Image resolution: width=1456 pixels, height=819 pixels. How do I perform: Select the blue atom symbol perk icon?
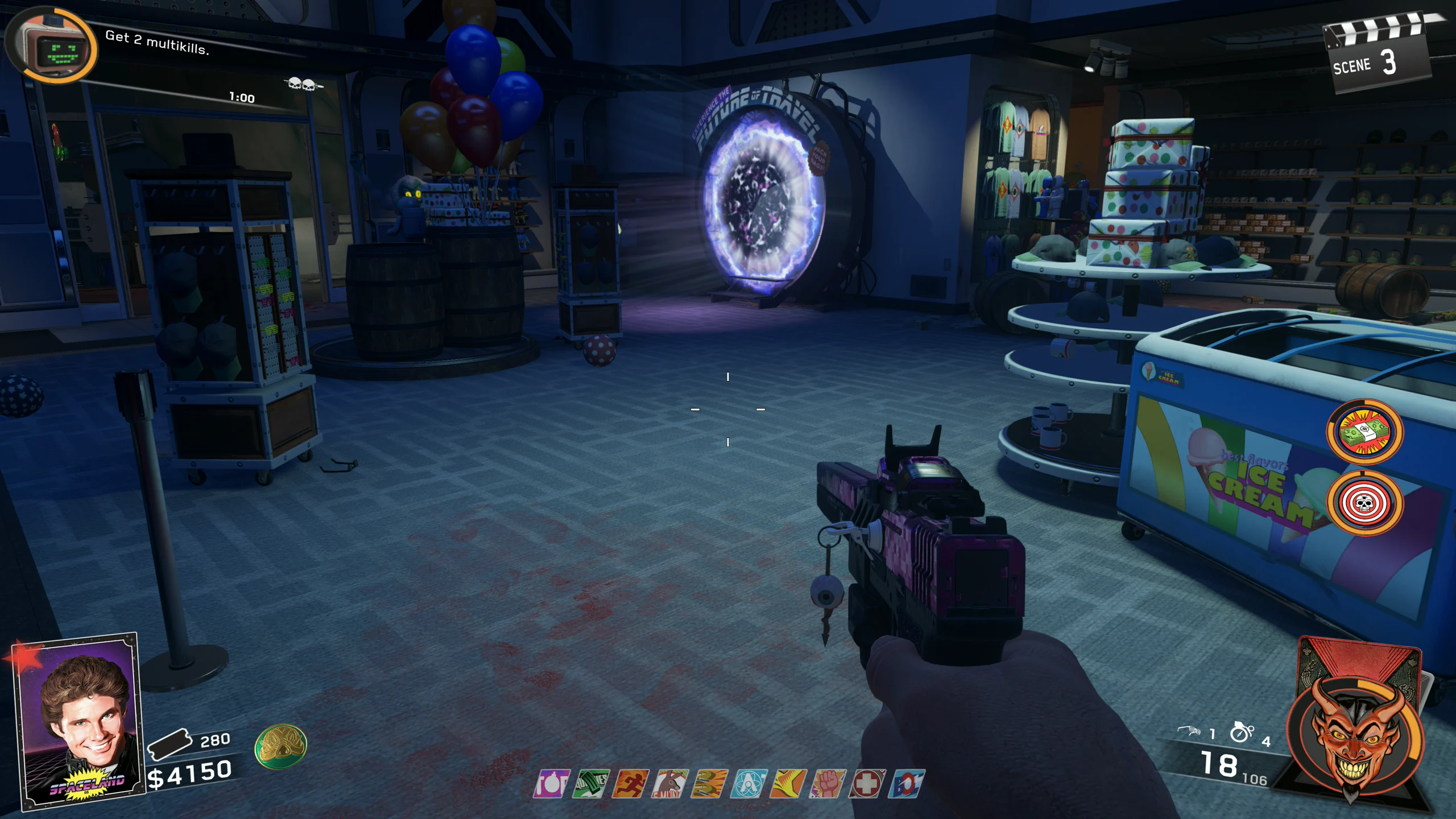point(748,784)
